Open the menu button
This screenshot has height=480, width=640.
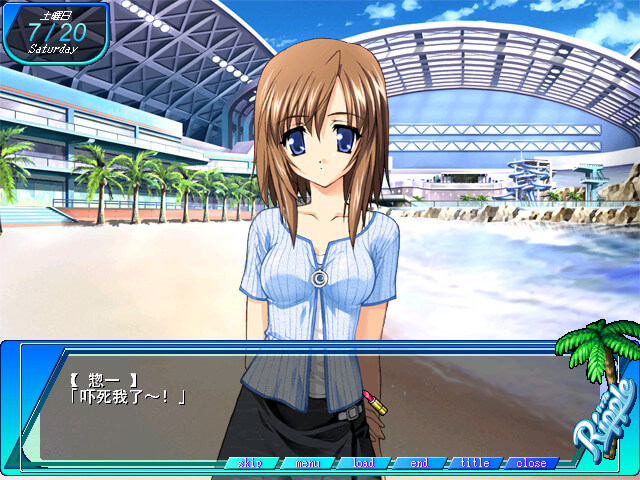(307, 463)
